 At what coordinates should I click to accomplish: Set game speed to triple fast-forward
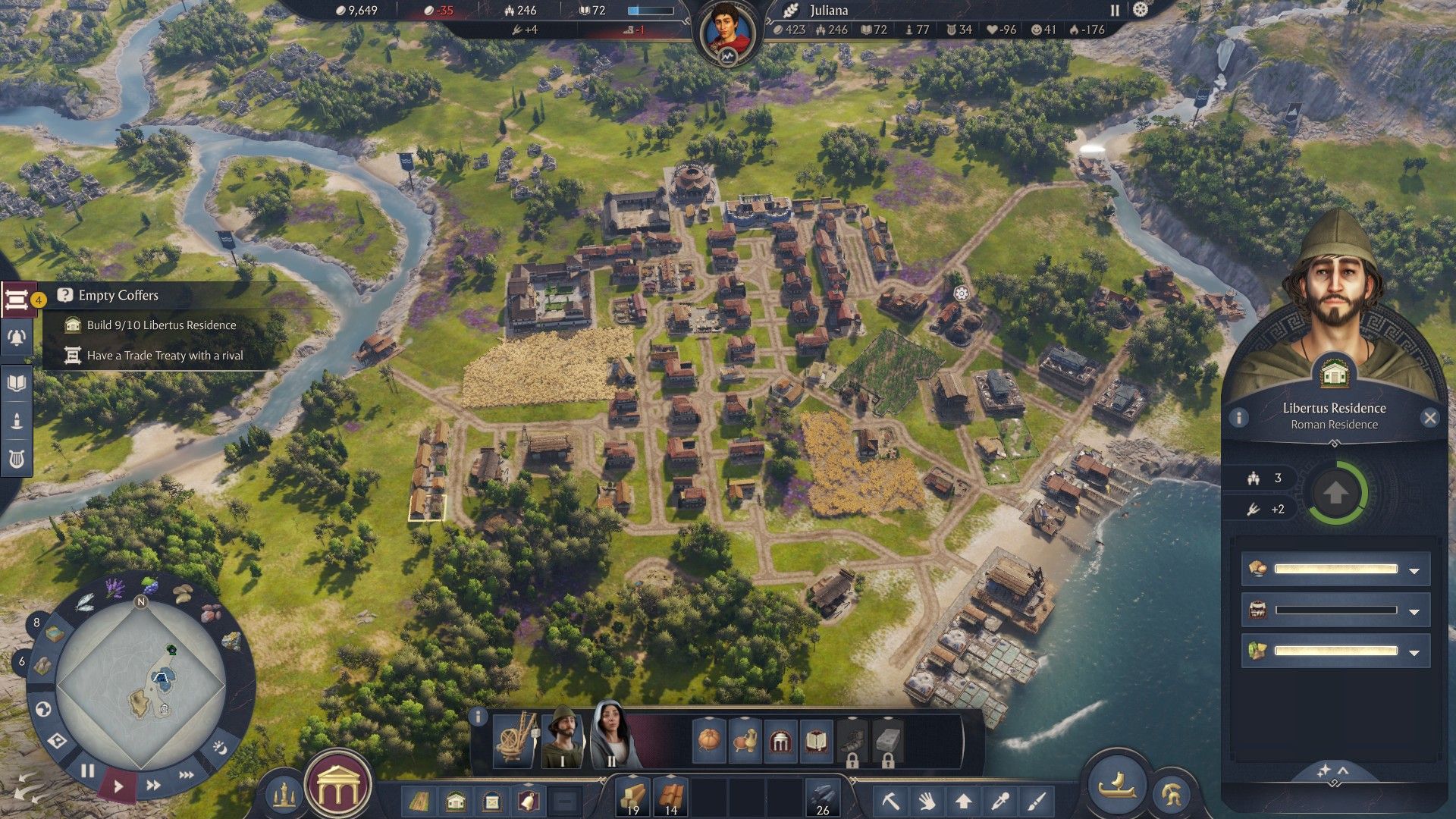pos(186,775)
